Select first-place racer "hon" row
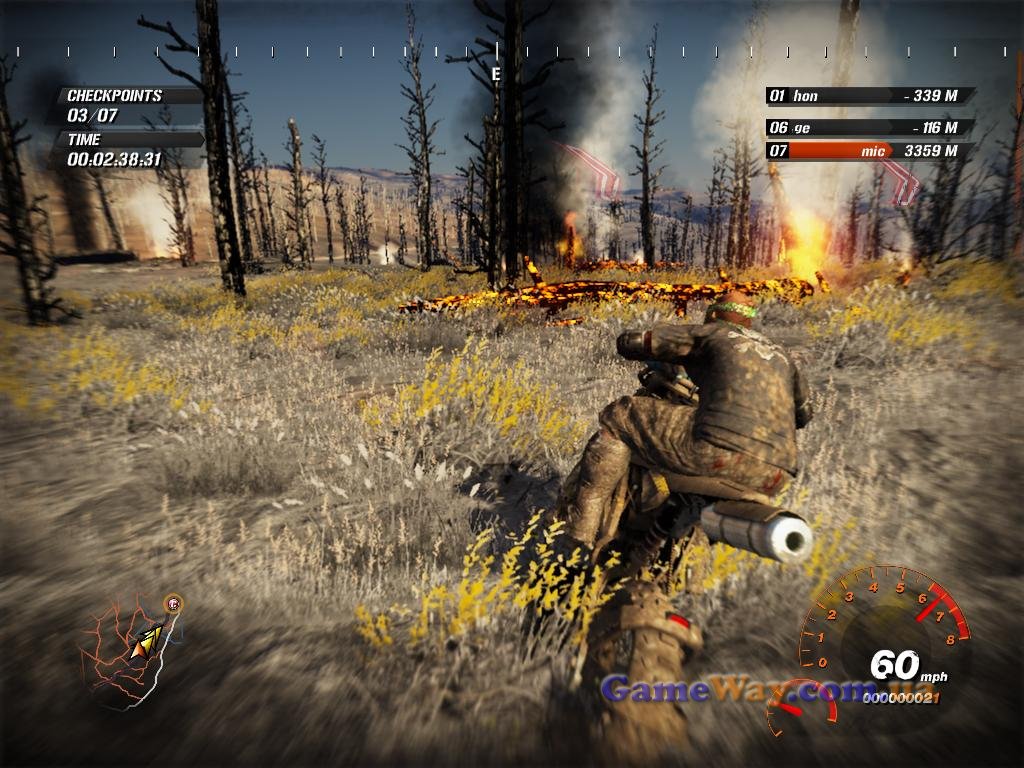 [868, 96]
